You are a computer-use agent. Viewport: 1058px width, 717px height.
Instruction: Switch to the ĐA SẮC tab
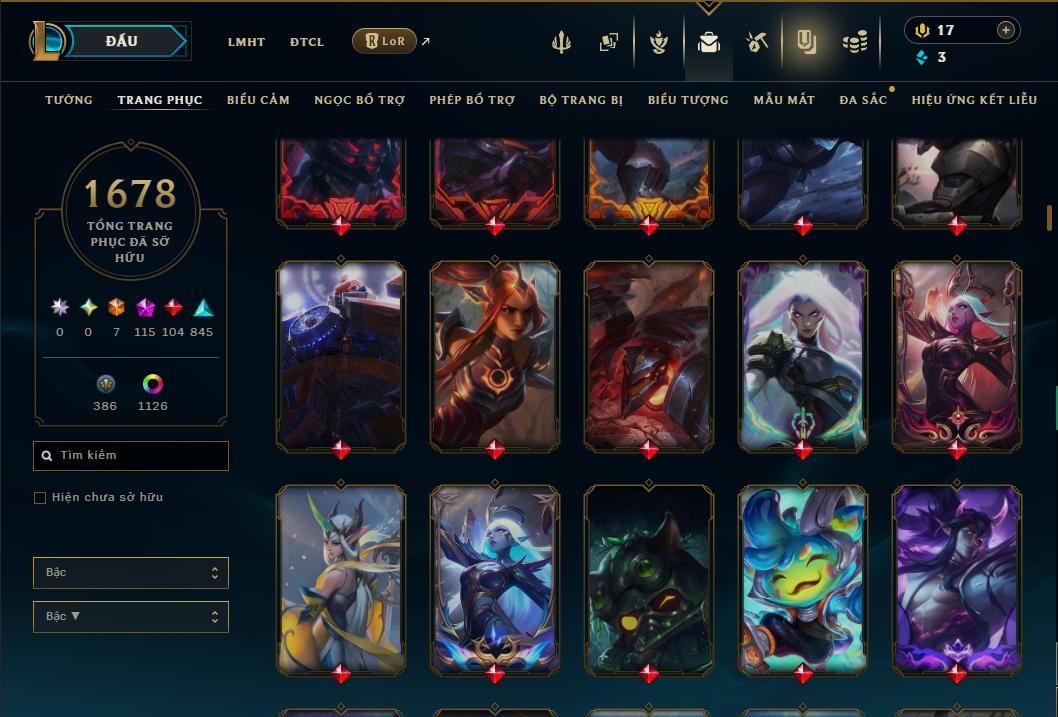863,100
